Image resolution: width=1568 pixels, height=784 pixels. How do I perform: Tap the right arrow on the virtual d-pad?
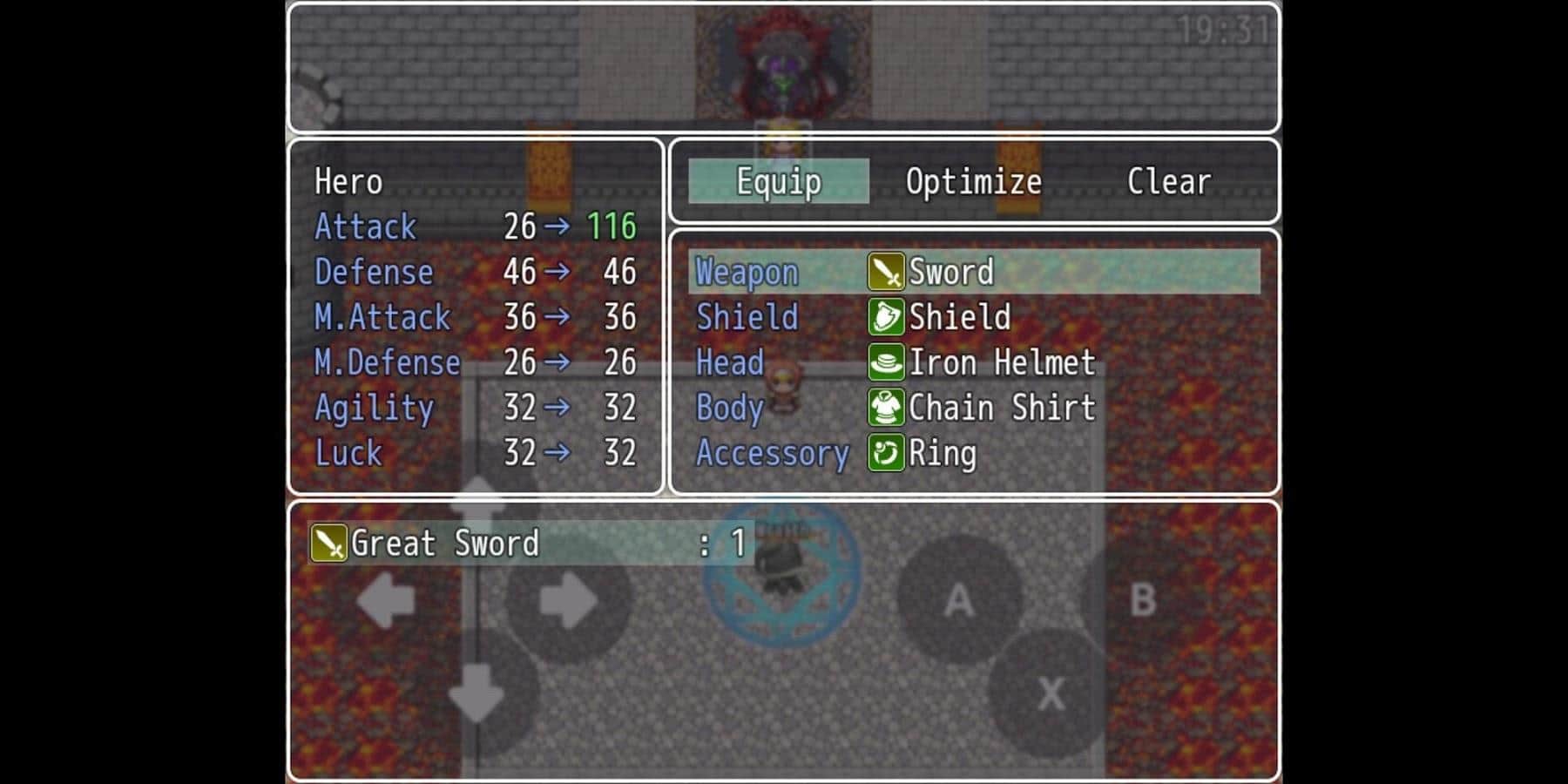[568, 600]
